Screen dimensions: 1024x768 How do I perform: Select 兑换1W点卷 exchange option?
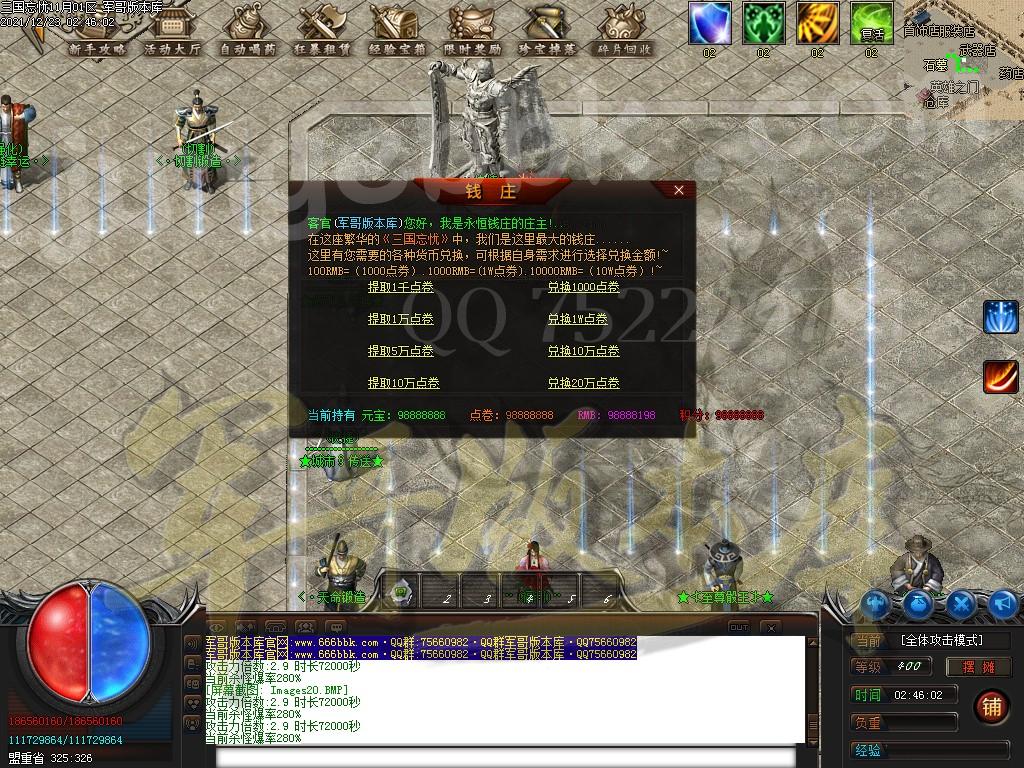tap(577, 319)
